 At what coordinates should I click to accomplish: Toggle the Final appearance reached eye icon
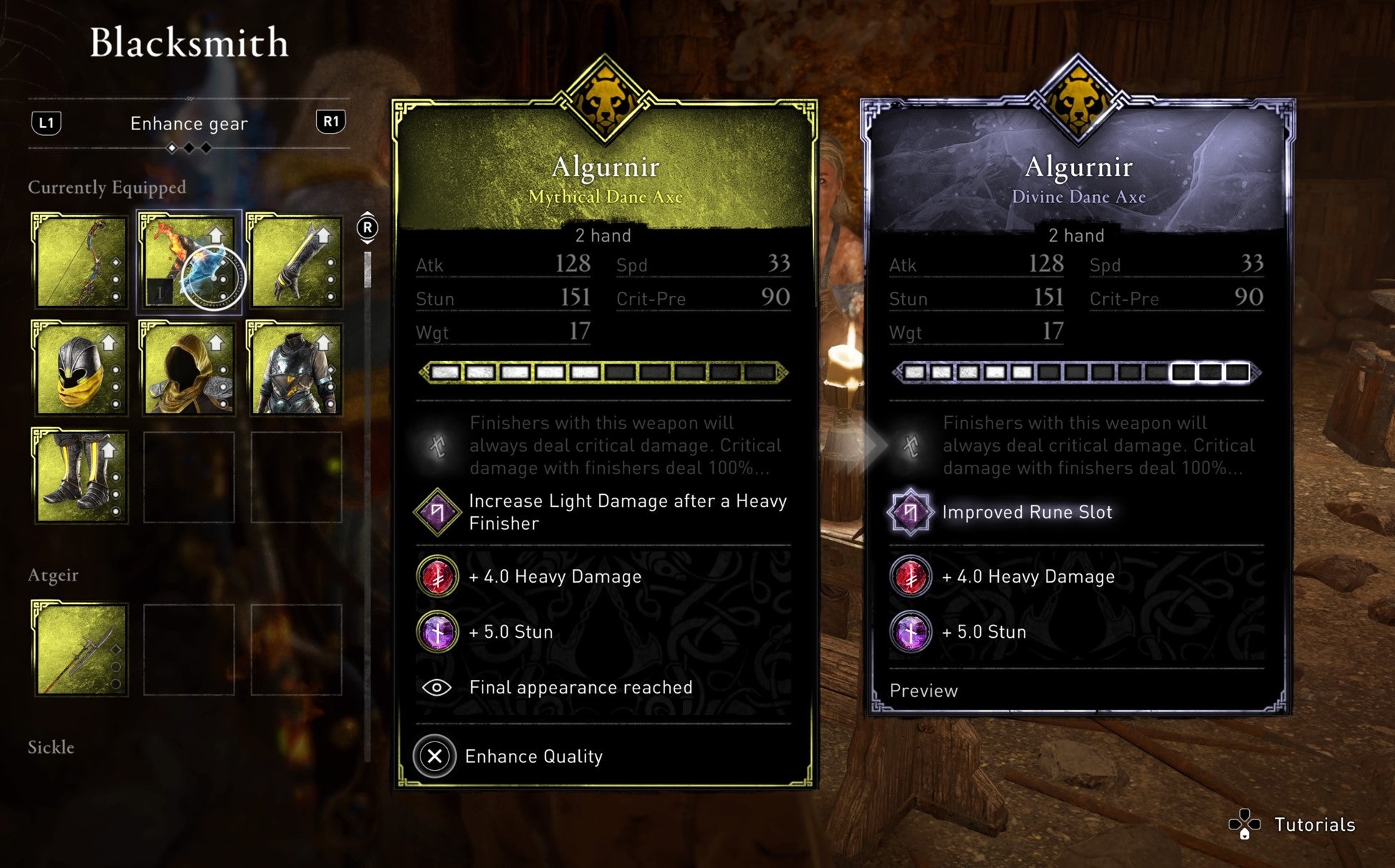(x=437, y=687)
